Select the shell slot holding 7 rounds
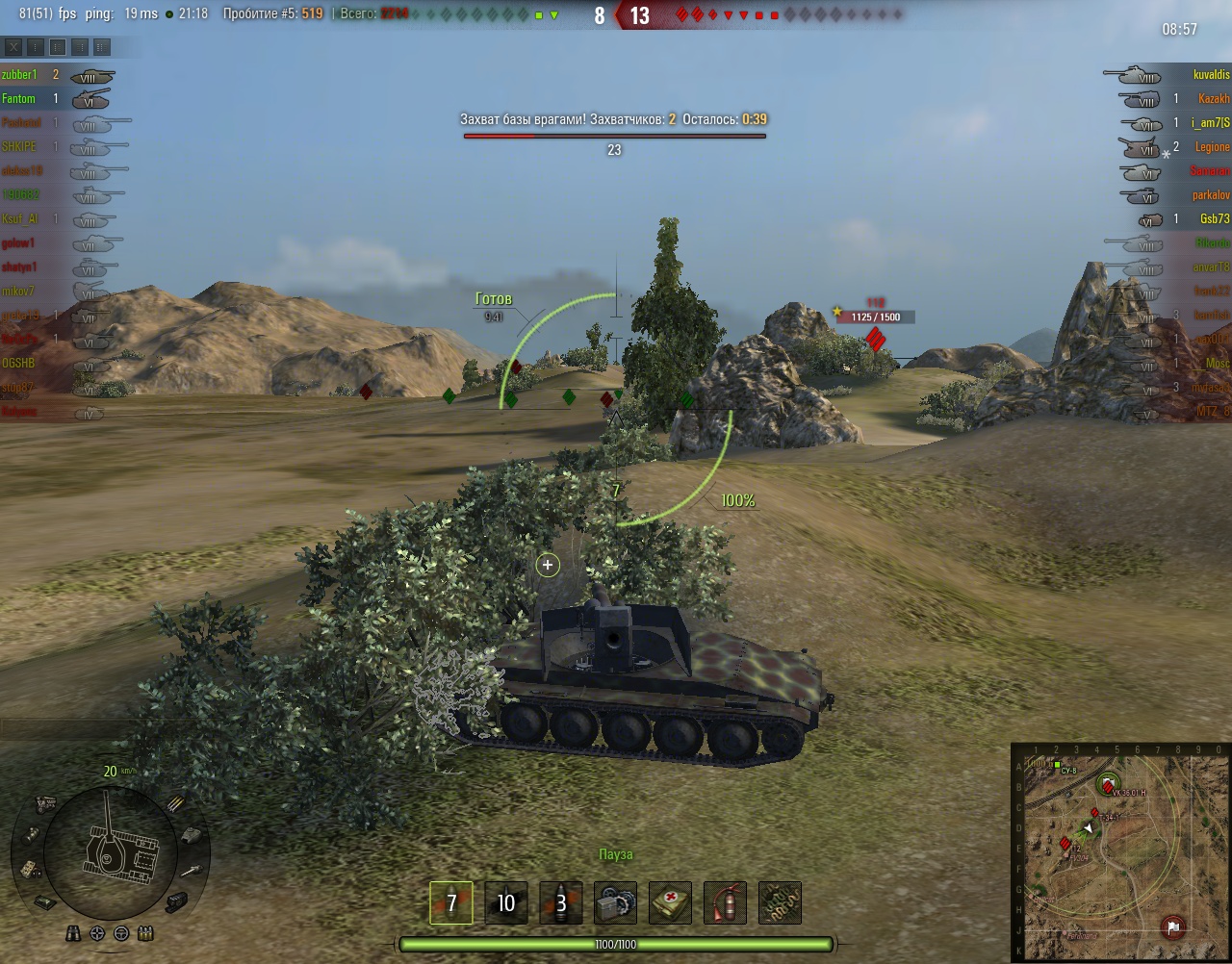 (450, 902)
